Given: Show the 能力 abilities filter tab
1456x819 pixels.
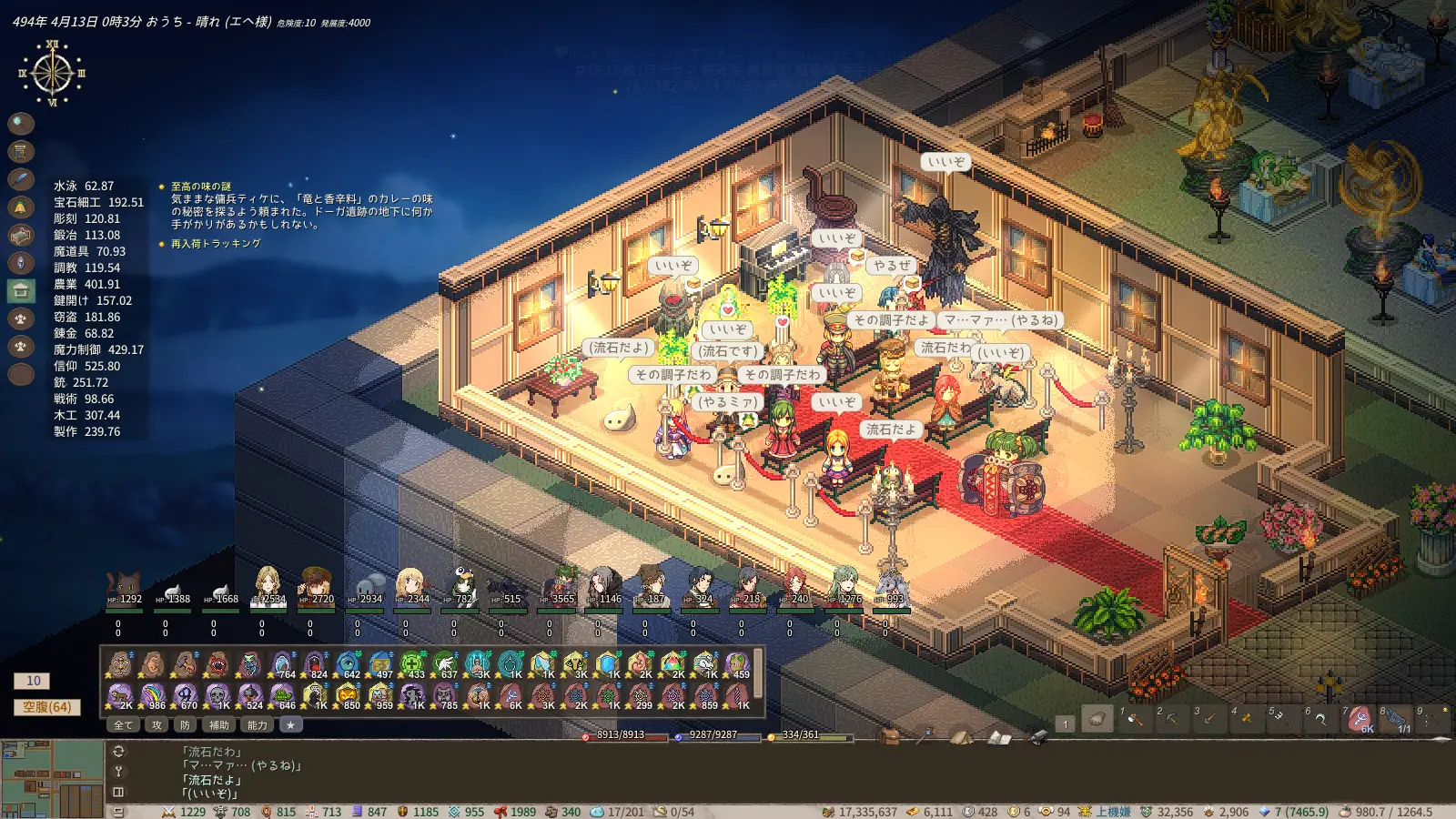Looking at the screenshot, I should [258, 725].
